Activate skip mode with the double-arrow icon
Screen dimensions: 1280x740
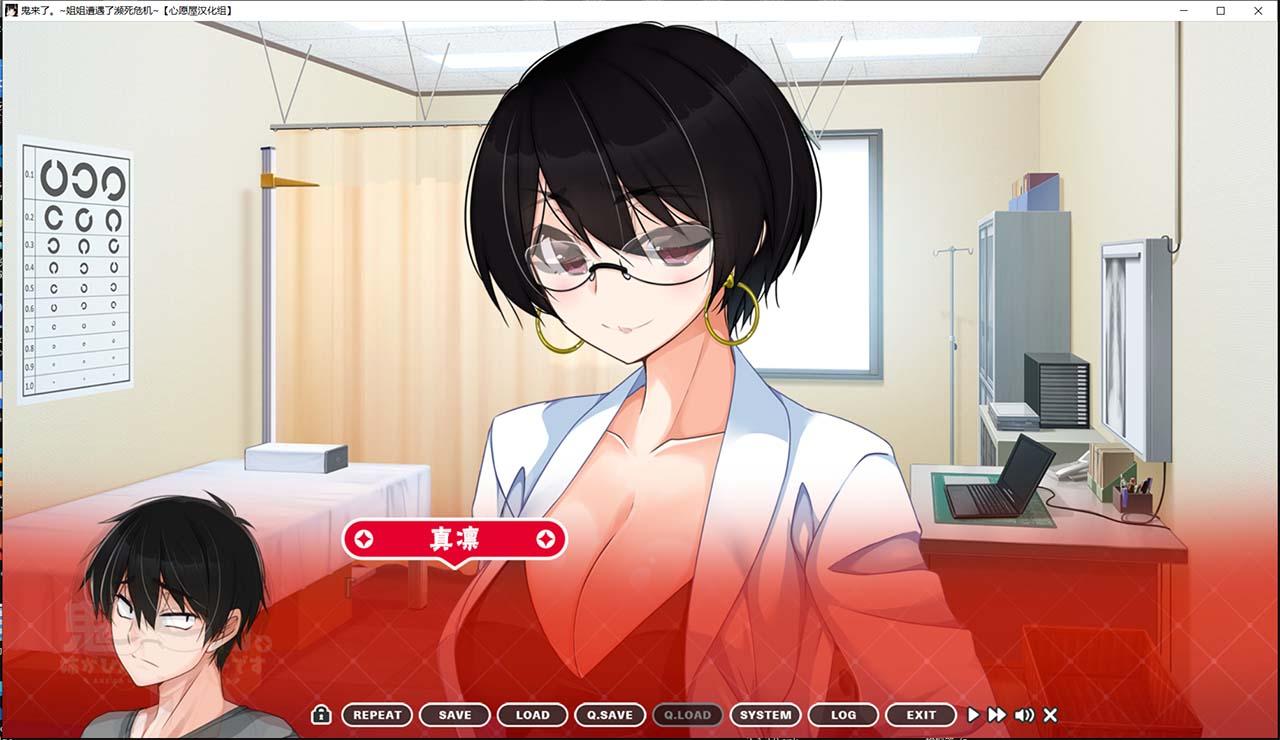coord(996,715)
